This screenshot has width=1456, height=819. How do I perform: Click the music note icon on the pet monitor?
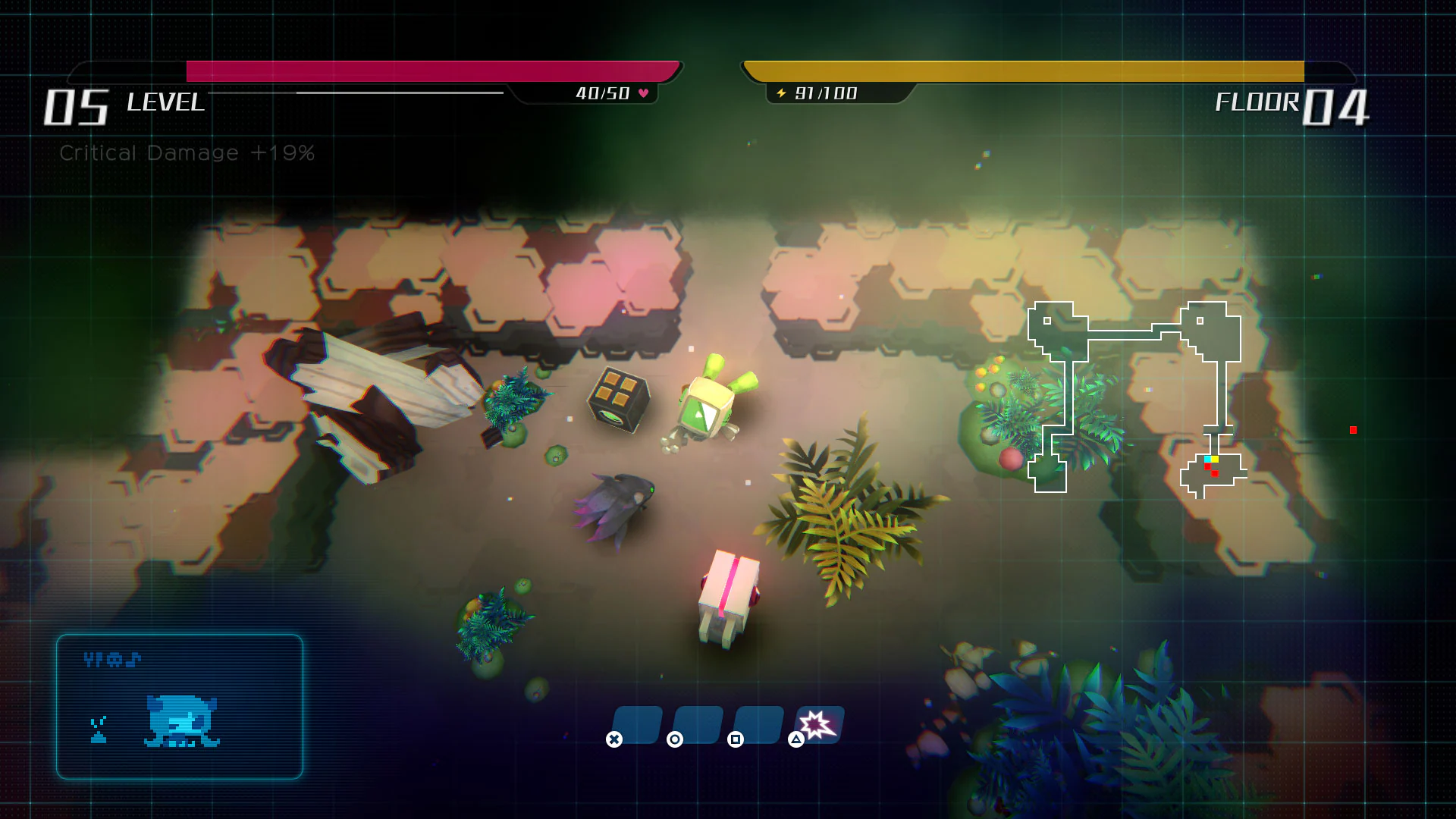pos(133,659)
